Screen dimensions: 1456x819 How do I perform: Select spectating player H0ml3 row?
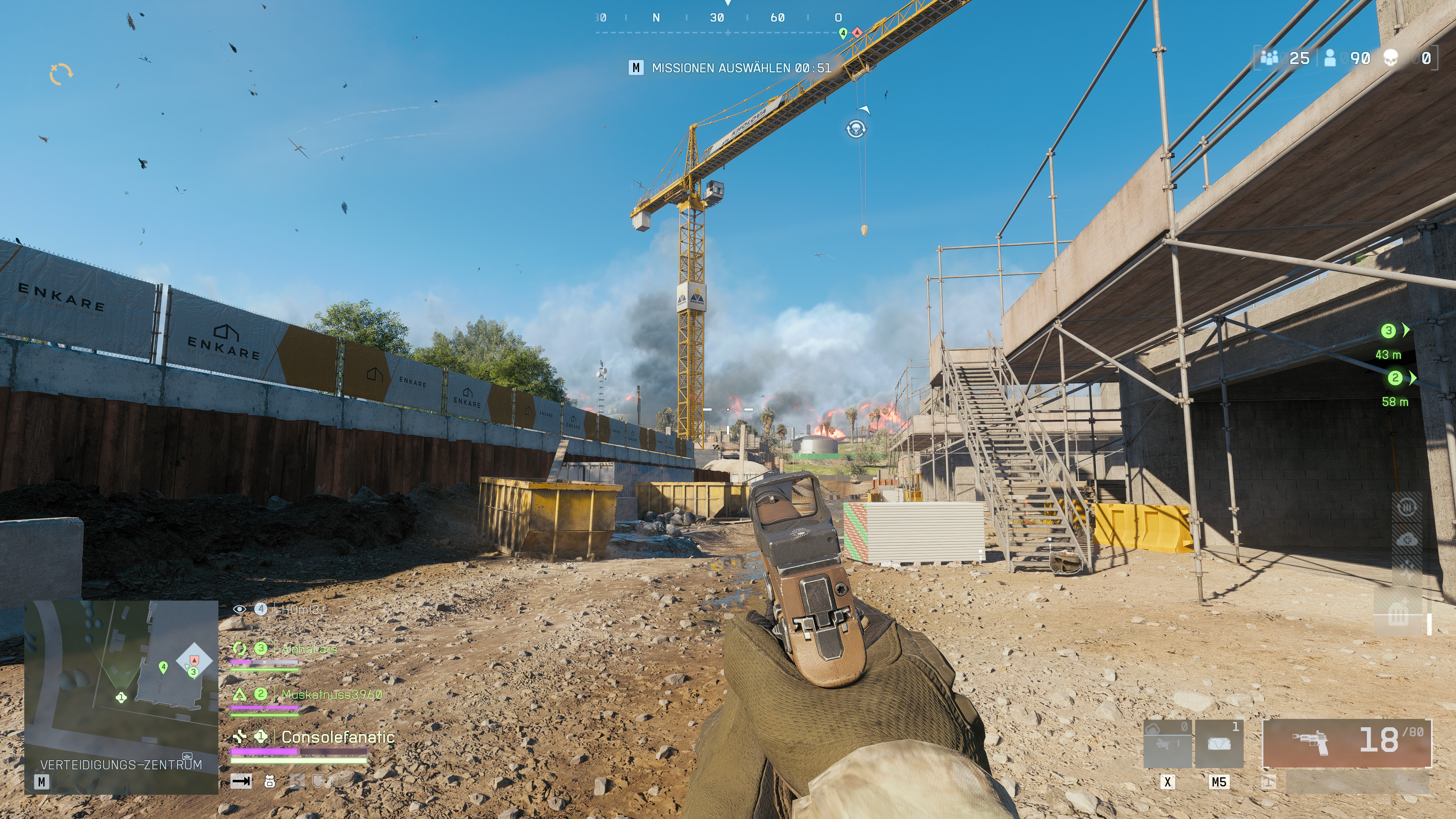300,609
